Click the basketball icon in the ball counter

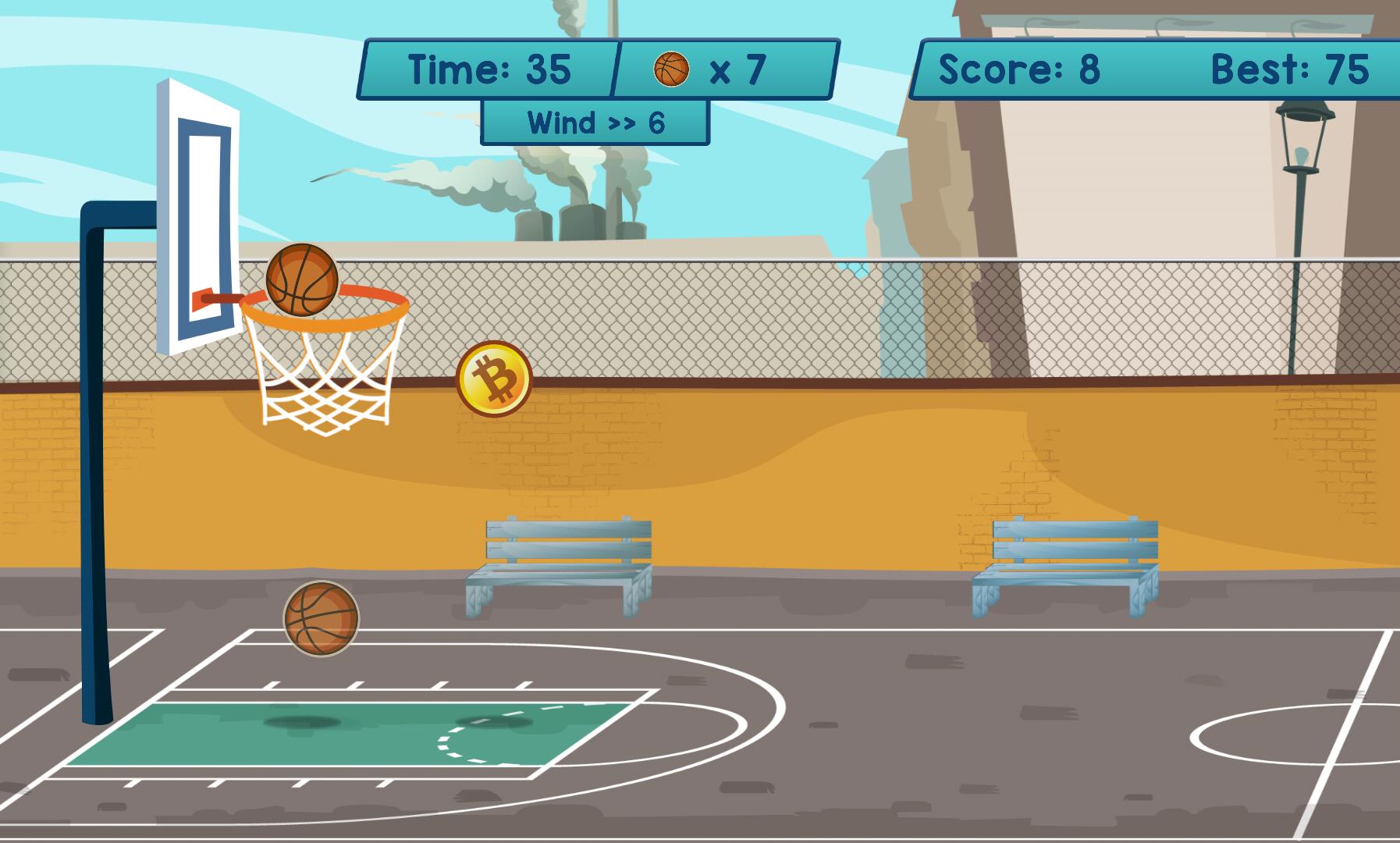(x=673, y=69)
